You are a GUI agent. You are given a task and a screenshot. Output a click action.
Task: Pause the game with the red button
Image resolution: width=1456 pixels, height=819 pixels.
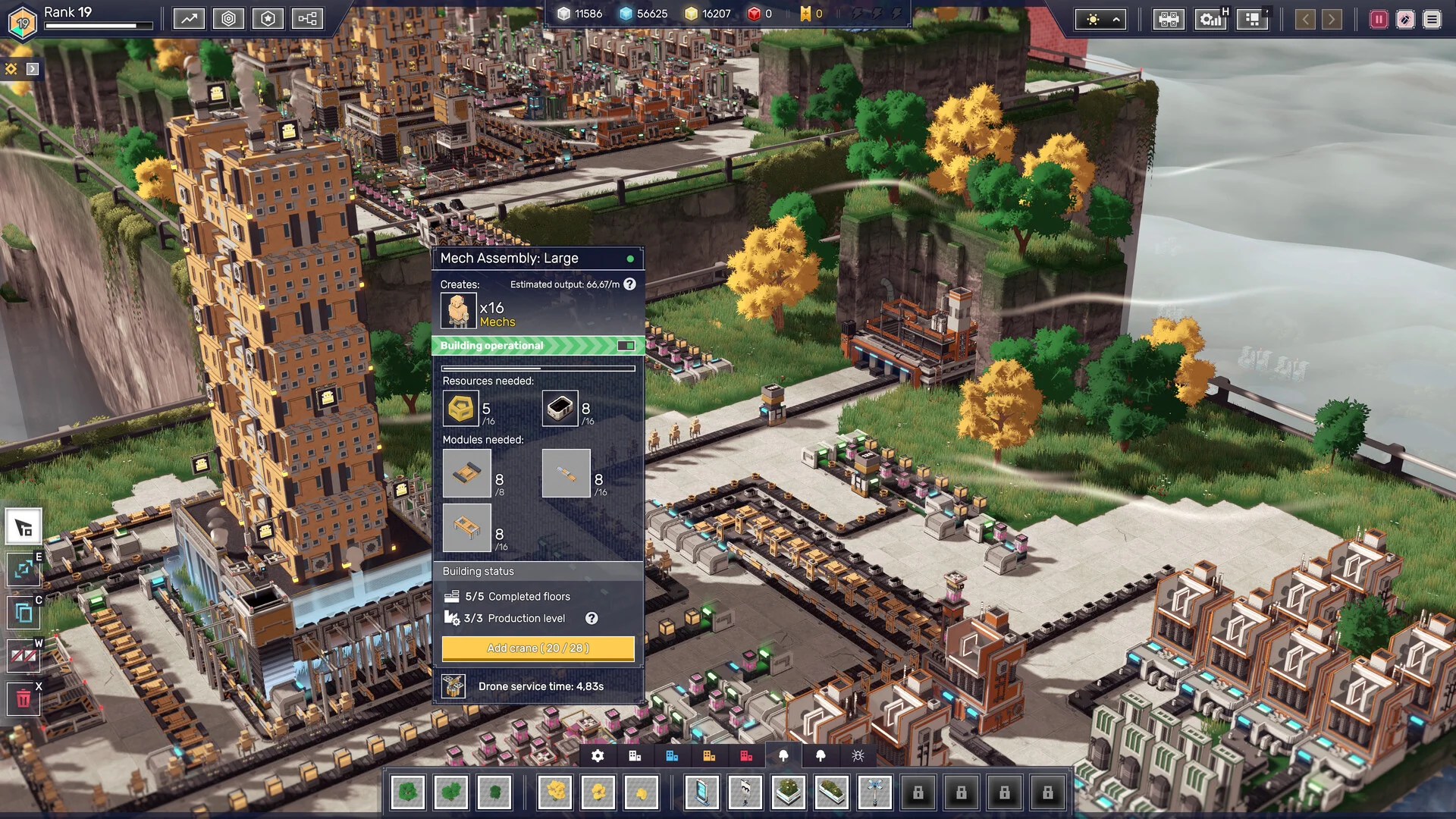(x=1379, y=20)
